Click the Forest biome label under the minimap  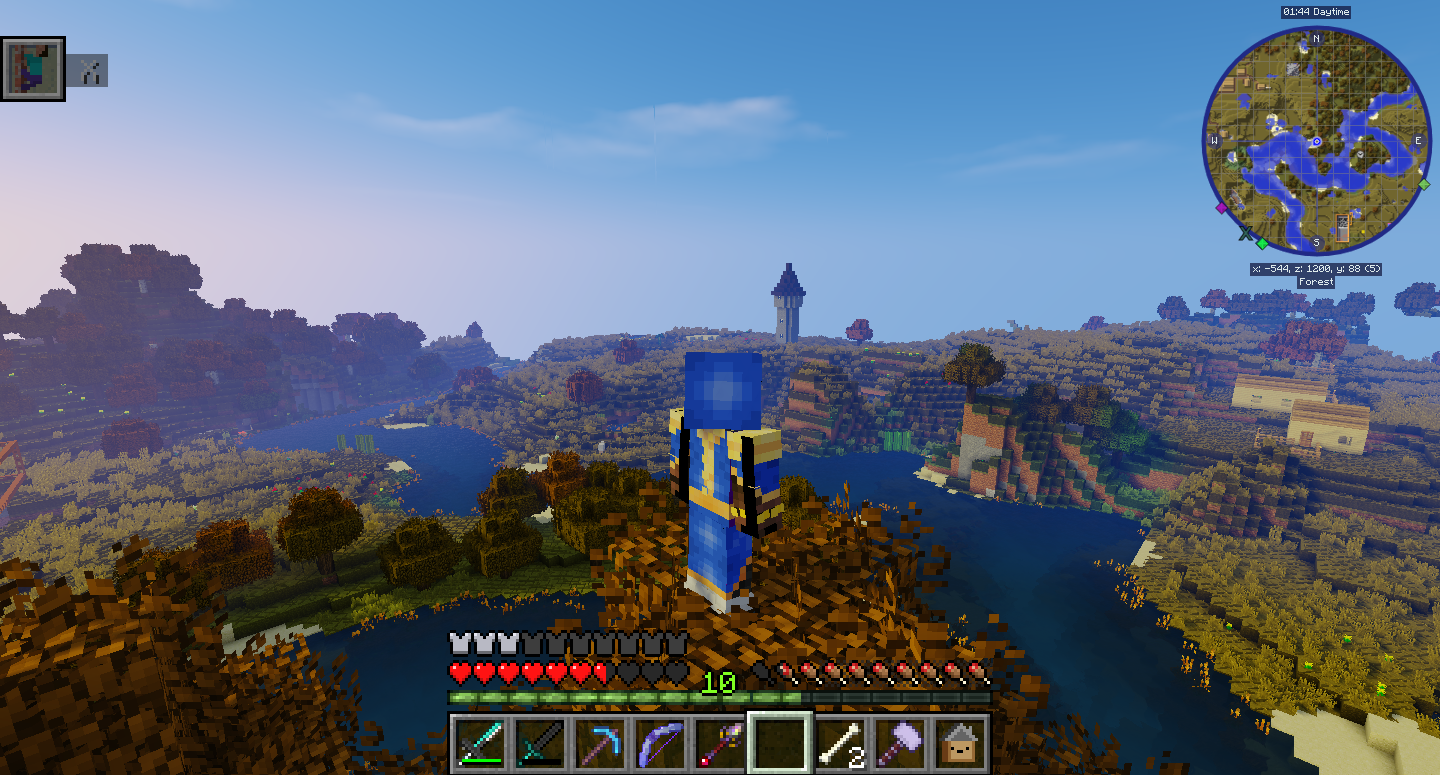[x=1316, y=281]
